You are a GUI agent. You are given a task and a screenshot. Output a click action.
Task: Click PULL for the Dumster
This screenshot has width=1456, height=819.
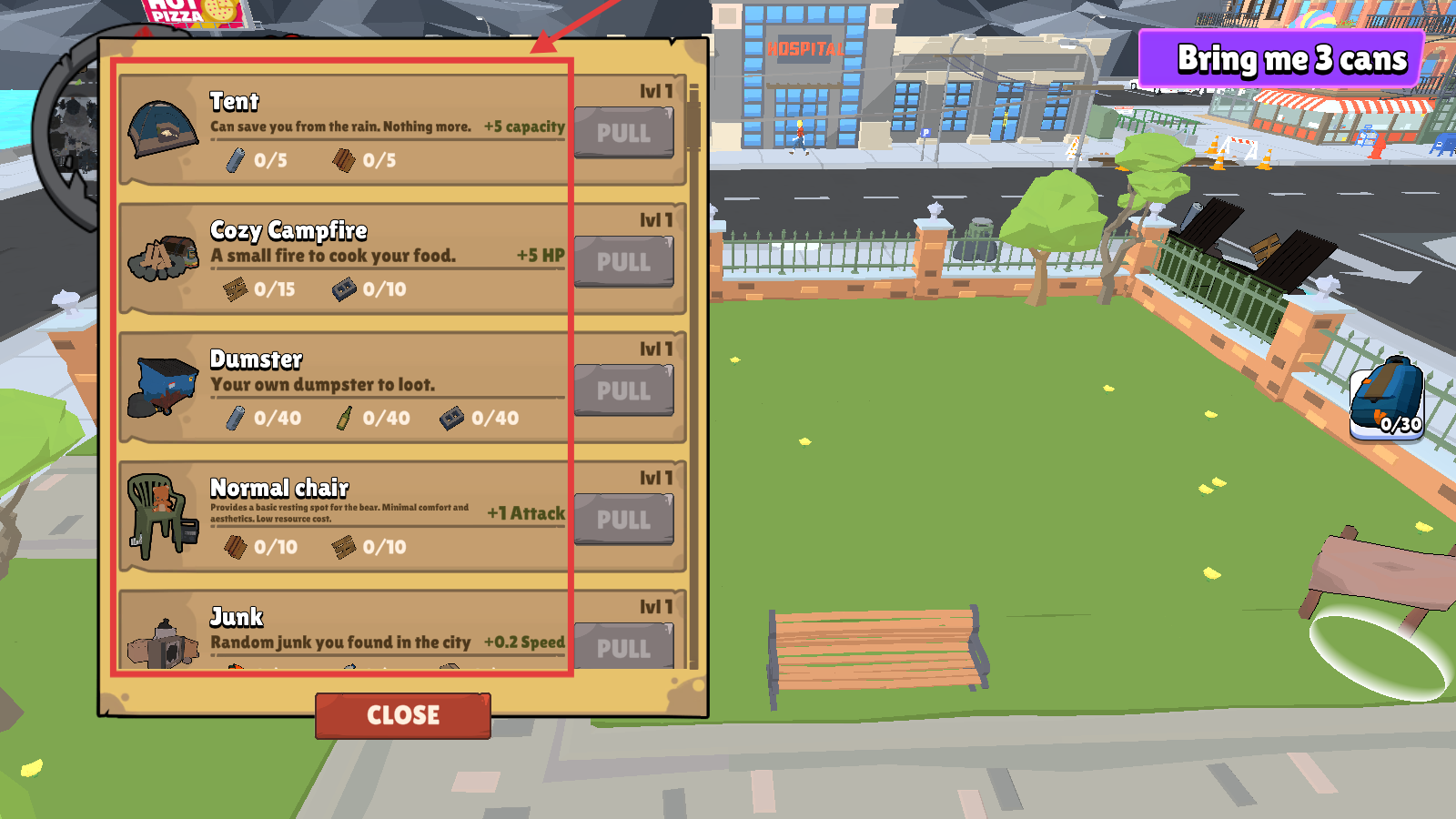623,391
